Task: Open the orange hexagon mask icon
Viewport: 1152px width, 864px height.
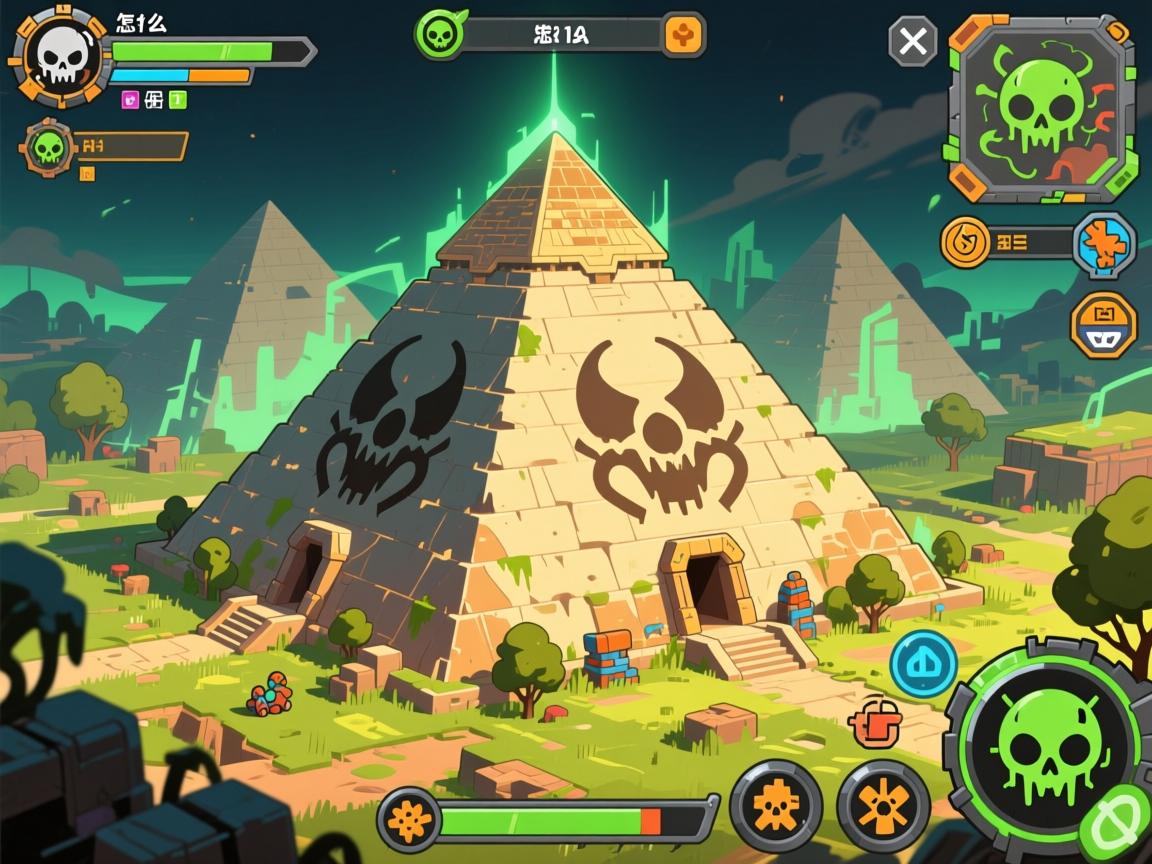Action: point(1103,326)
